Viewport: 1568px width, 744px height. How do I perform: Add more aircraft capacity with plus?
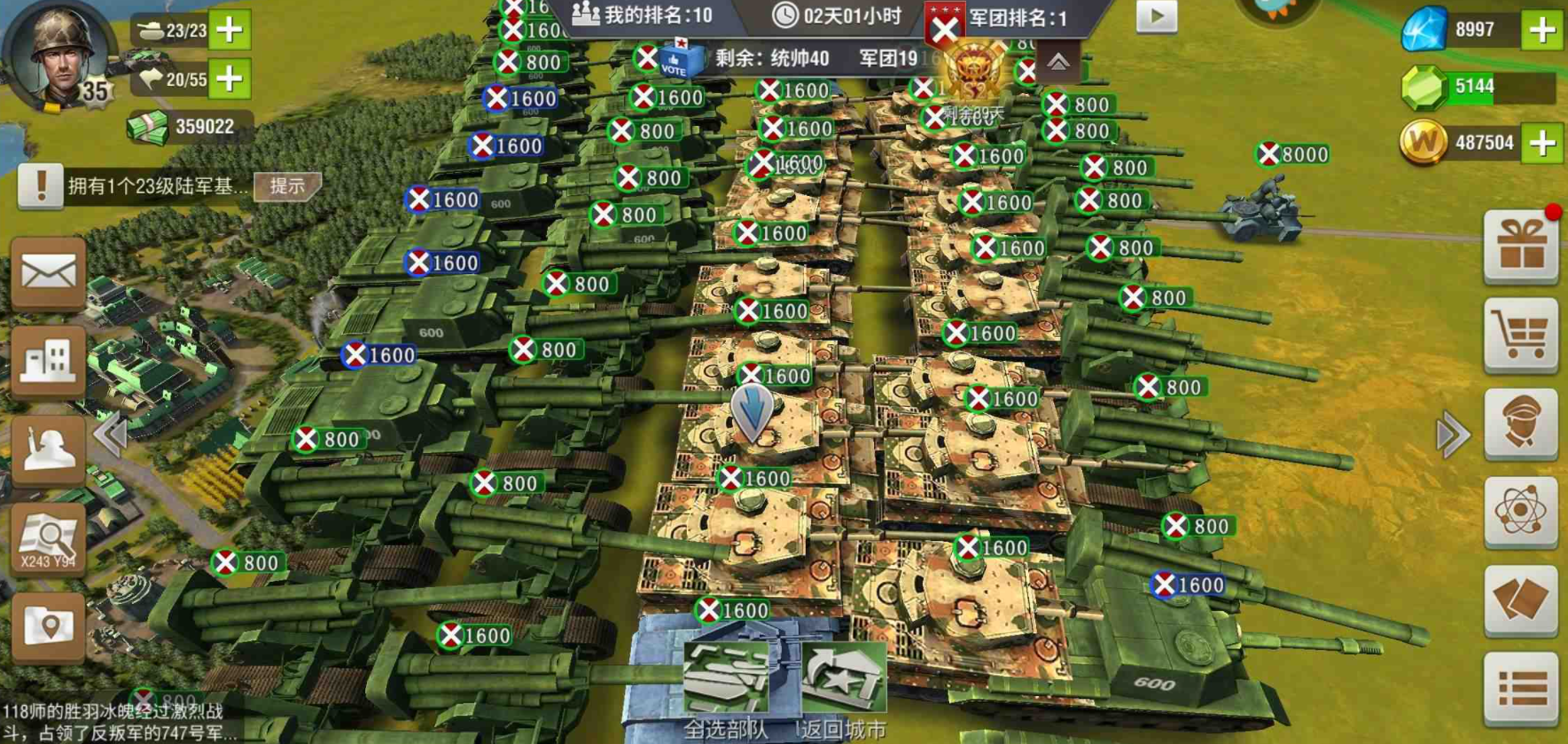[230, 79]
